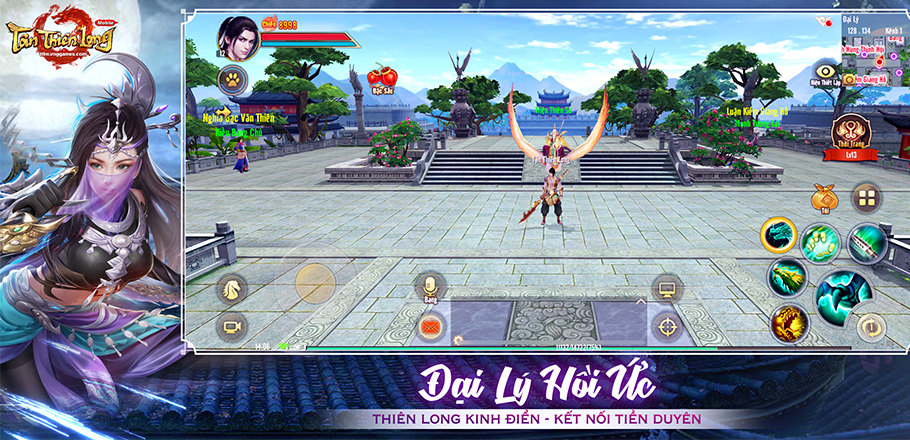
Task: Toggle the horse mount button
Action: 231,289
